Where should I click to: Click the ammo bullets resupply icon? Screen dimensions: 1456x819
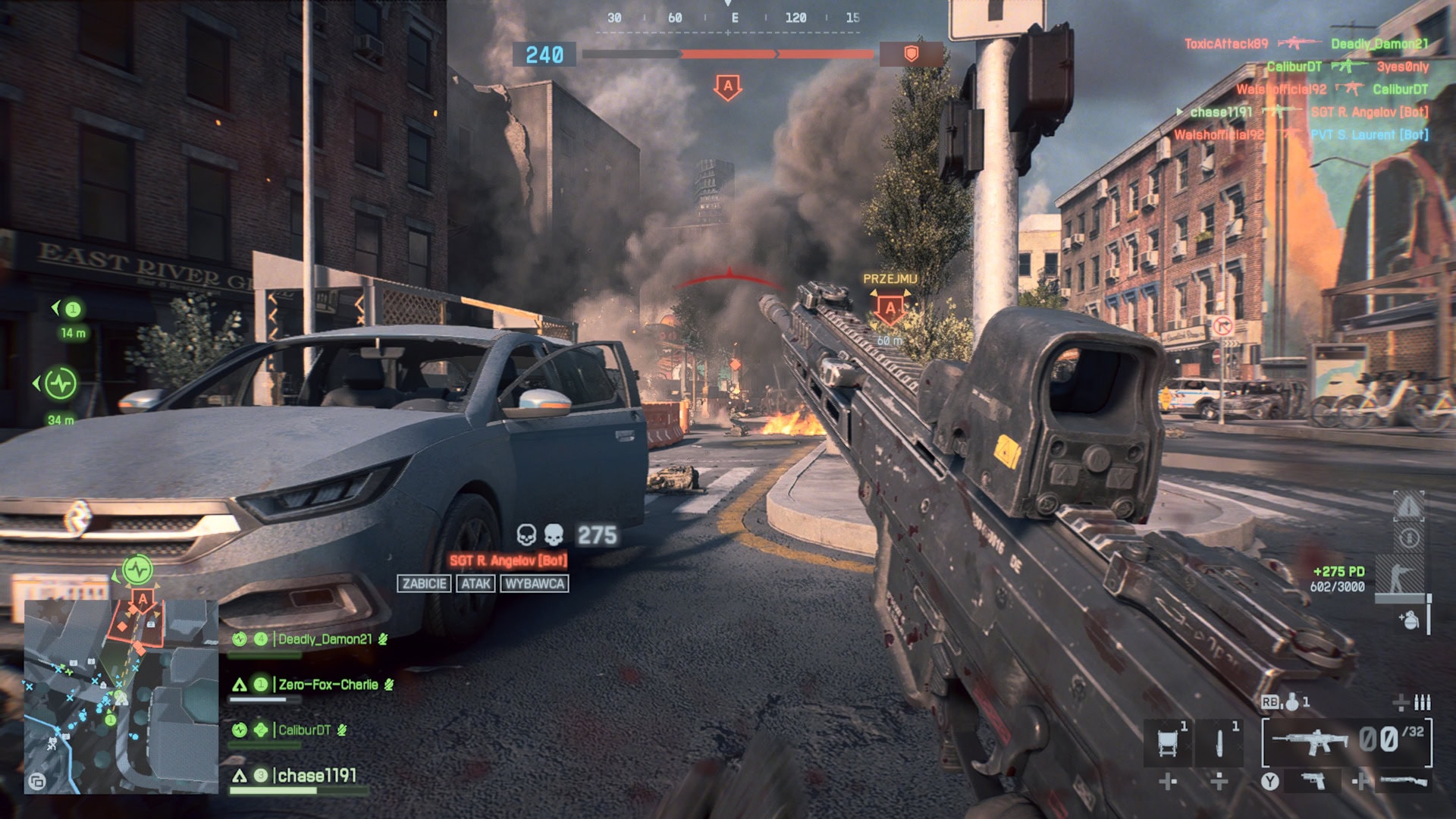coord(1424,704)
